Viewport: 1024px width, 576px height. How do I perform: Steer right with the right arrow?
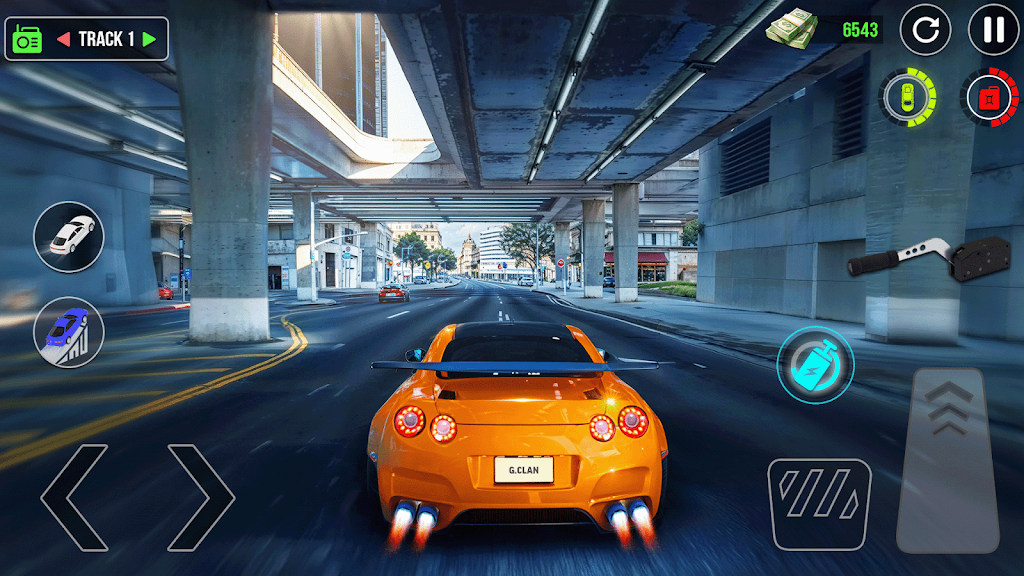(201, 497)
